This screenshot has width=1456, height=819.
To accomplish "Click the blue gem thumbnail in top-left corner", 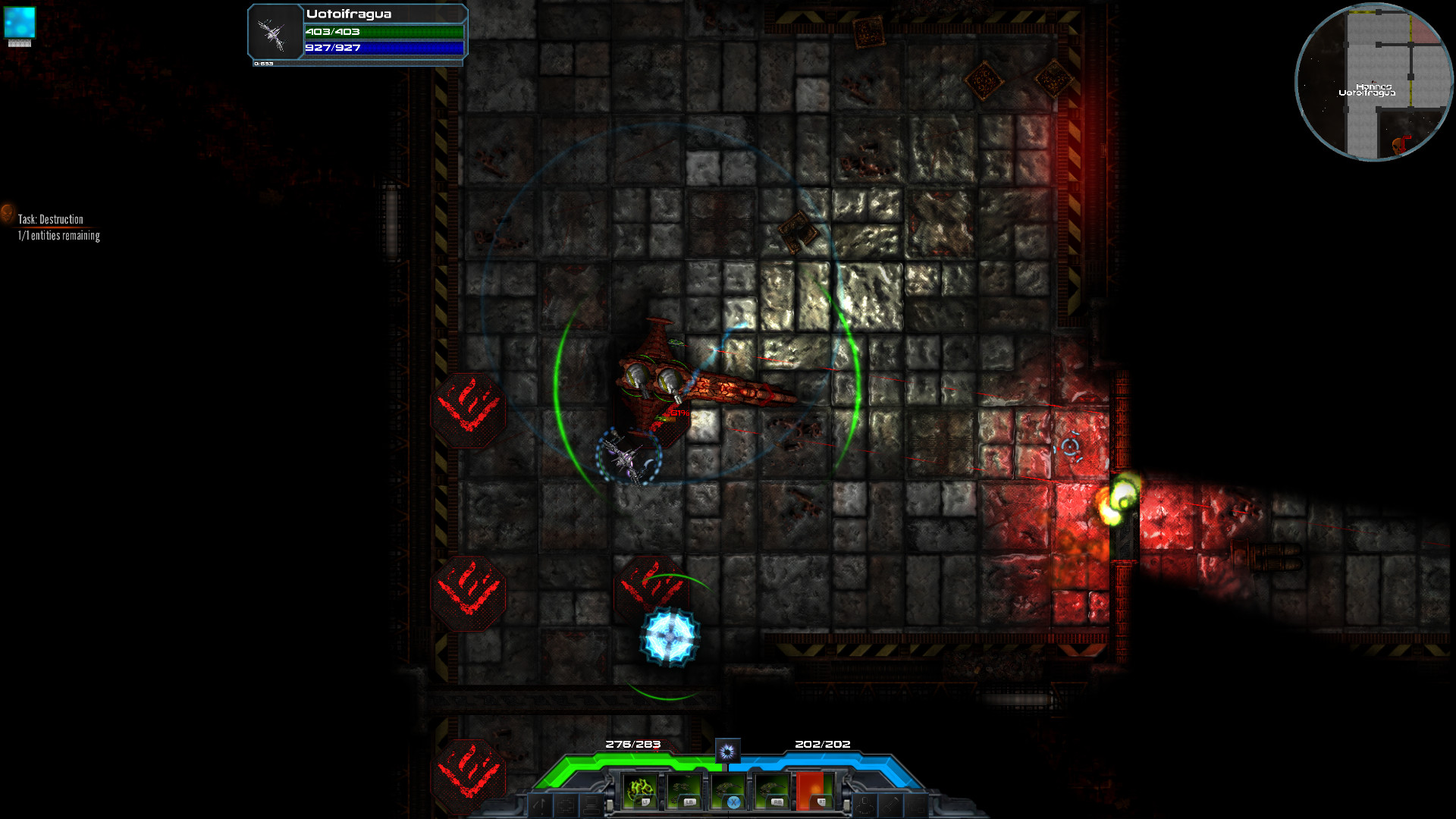I will [19, 23].
